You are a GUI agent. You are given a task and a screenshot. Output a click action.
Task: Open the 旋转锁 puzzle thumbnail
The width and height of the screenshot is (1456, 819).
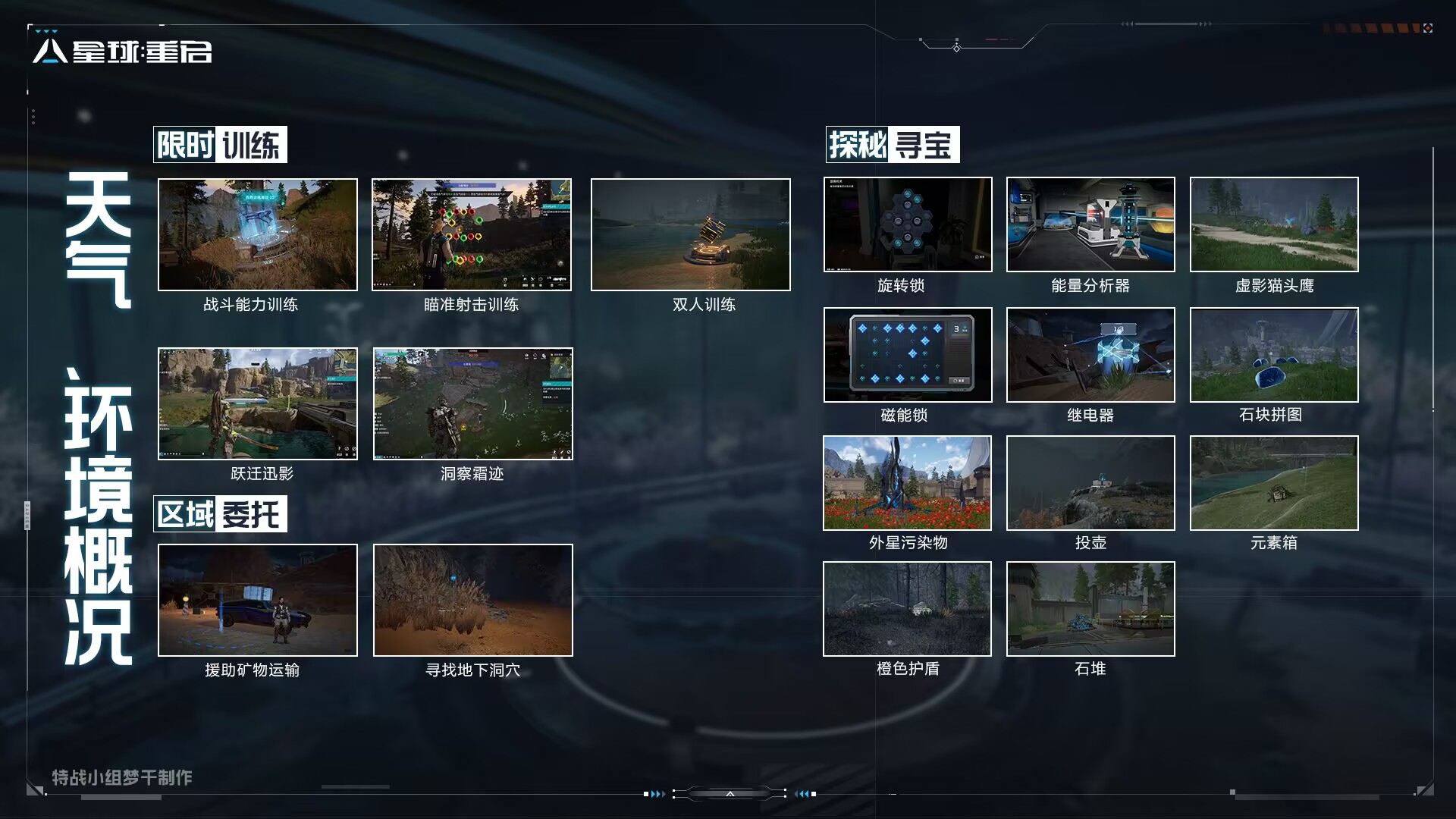[908, 224]
